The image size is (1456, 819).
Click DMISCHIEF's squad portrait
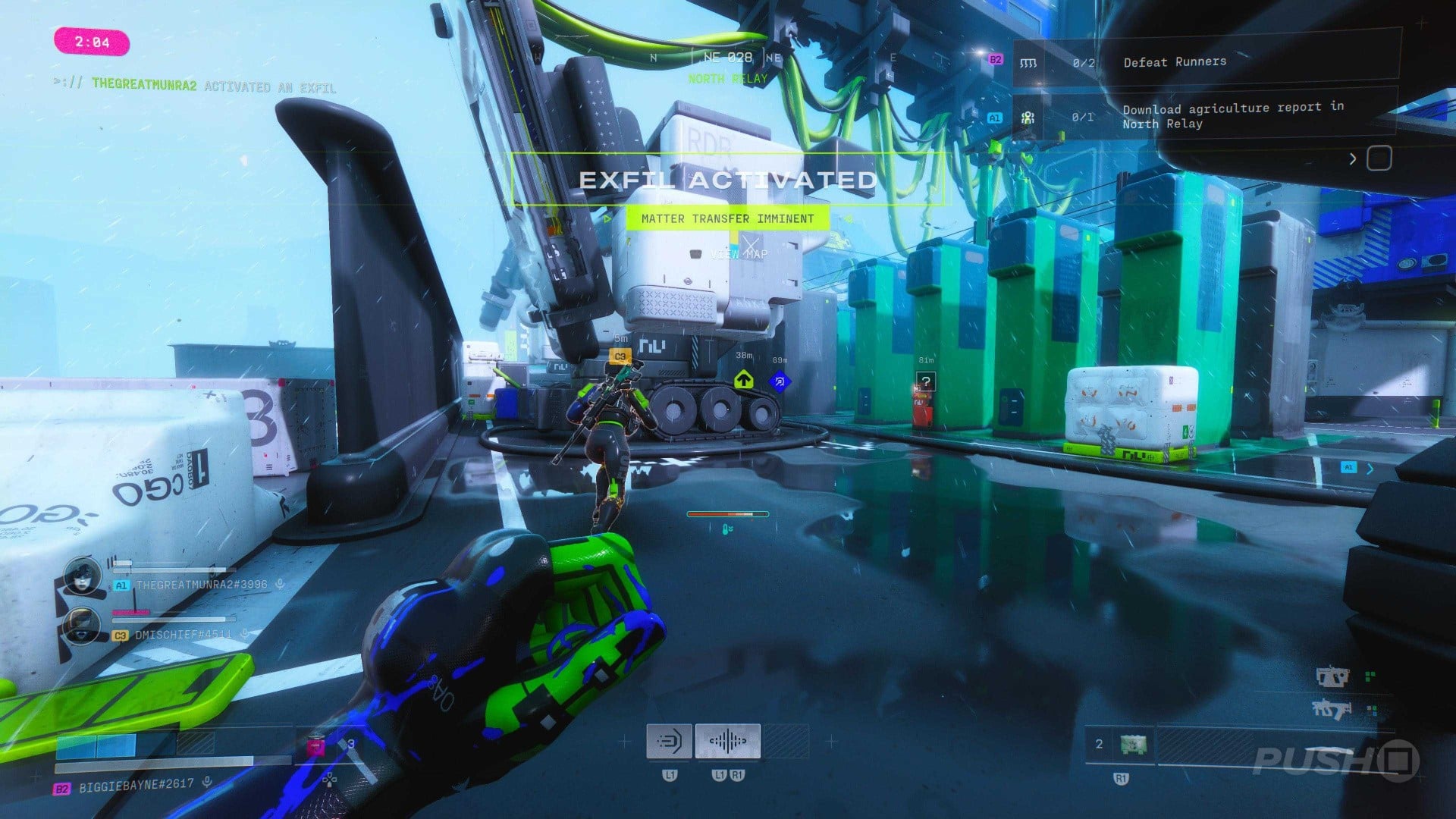pos(83,626)
